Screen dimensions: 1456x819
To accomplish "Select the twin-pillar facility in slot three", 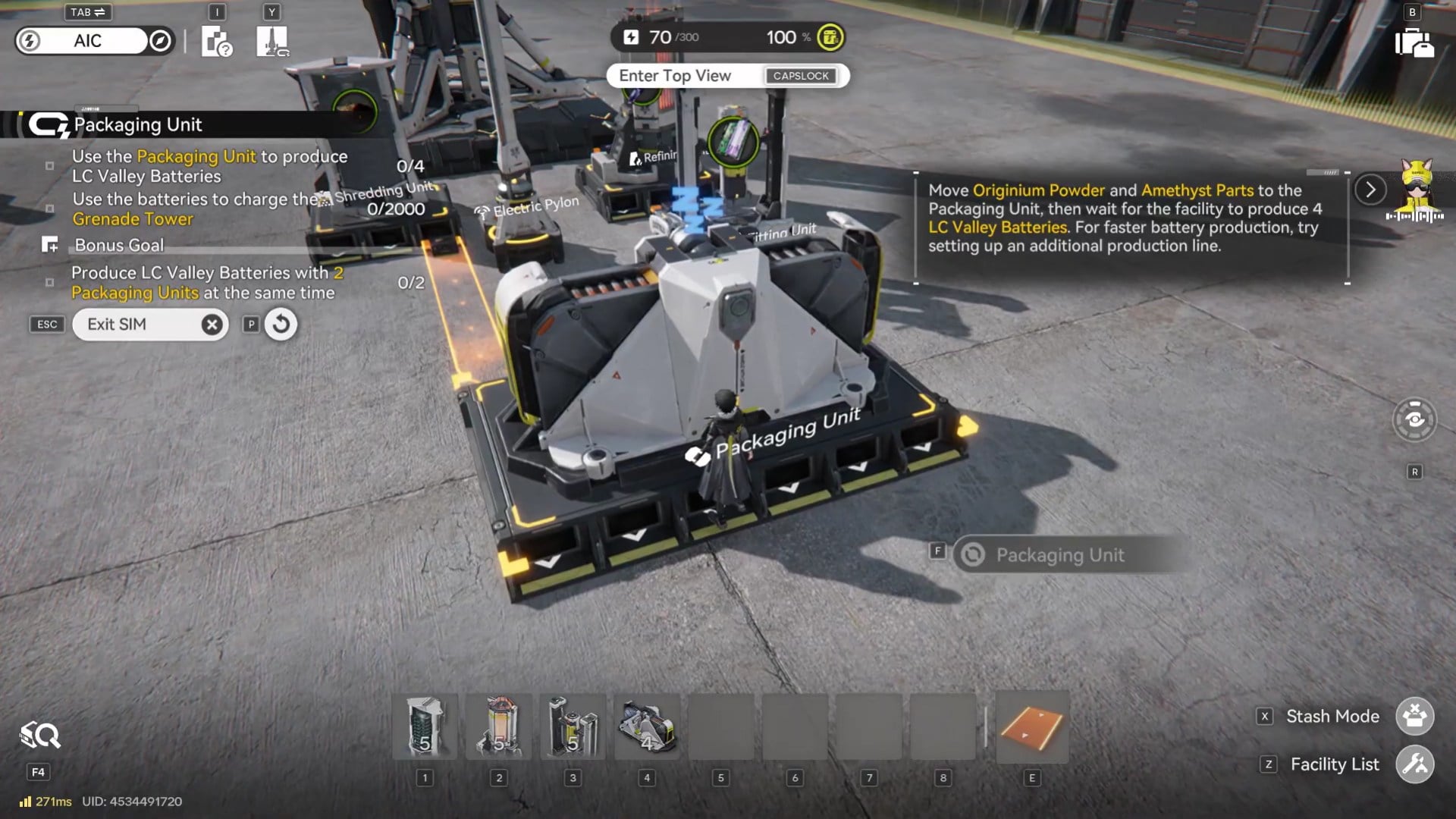I will point(573,726).
